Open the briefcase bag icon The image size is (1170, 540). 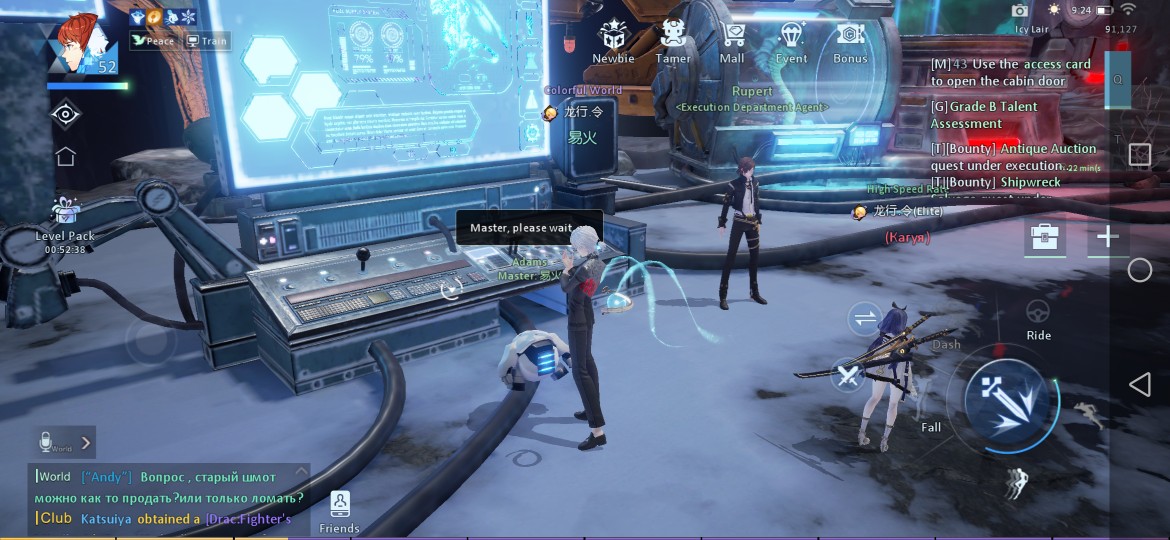(x=1047, y=237)
